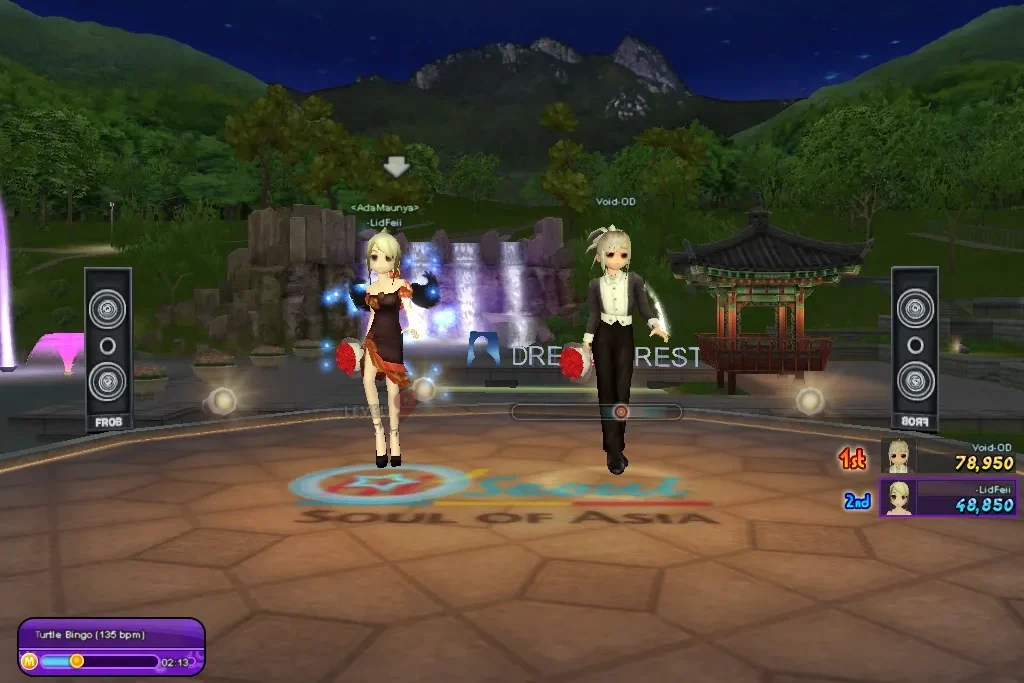The width and height of the screenshot is (1024, 683).
Task: Click the song progress slider knob
Action: pos(76,660)
